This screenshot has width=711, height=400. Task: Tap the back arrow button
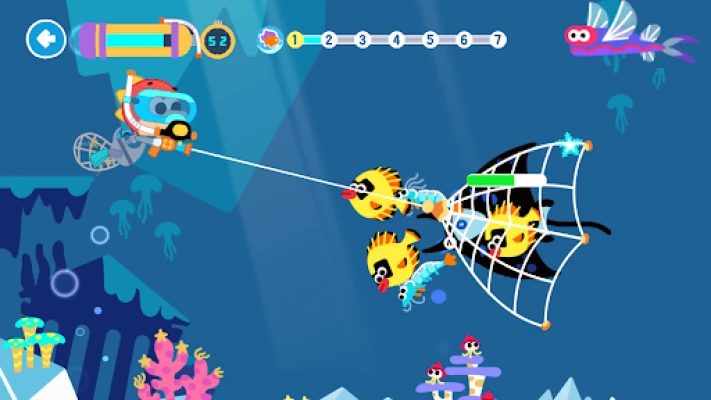point(45,40)
